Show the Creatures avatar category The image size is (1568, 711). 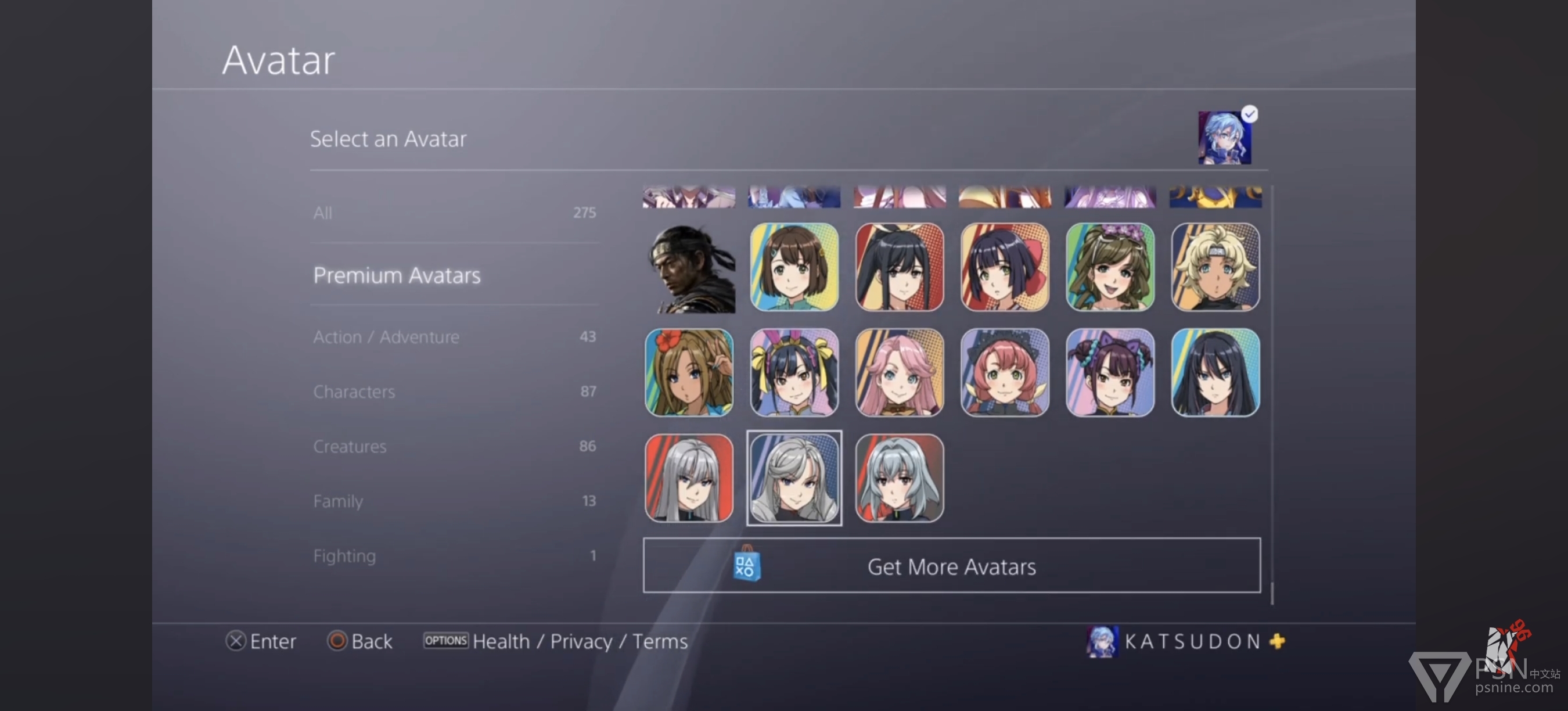point(454,446)
